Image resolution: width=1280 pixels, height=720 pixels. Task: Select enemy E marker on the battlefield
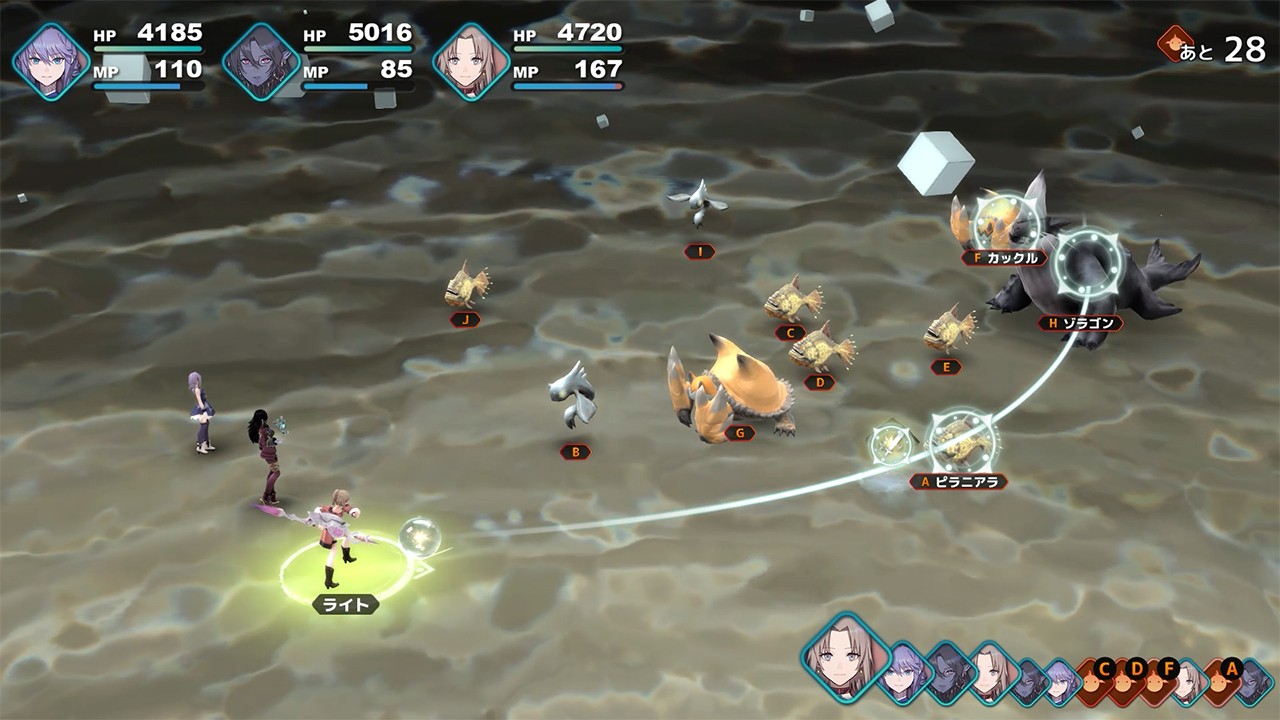pyautogui.click(x=945, y=367)
